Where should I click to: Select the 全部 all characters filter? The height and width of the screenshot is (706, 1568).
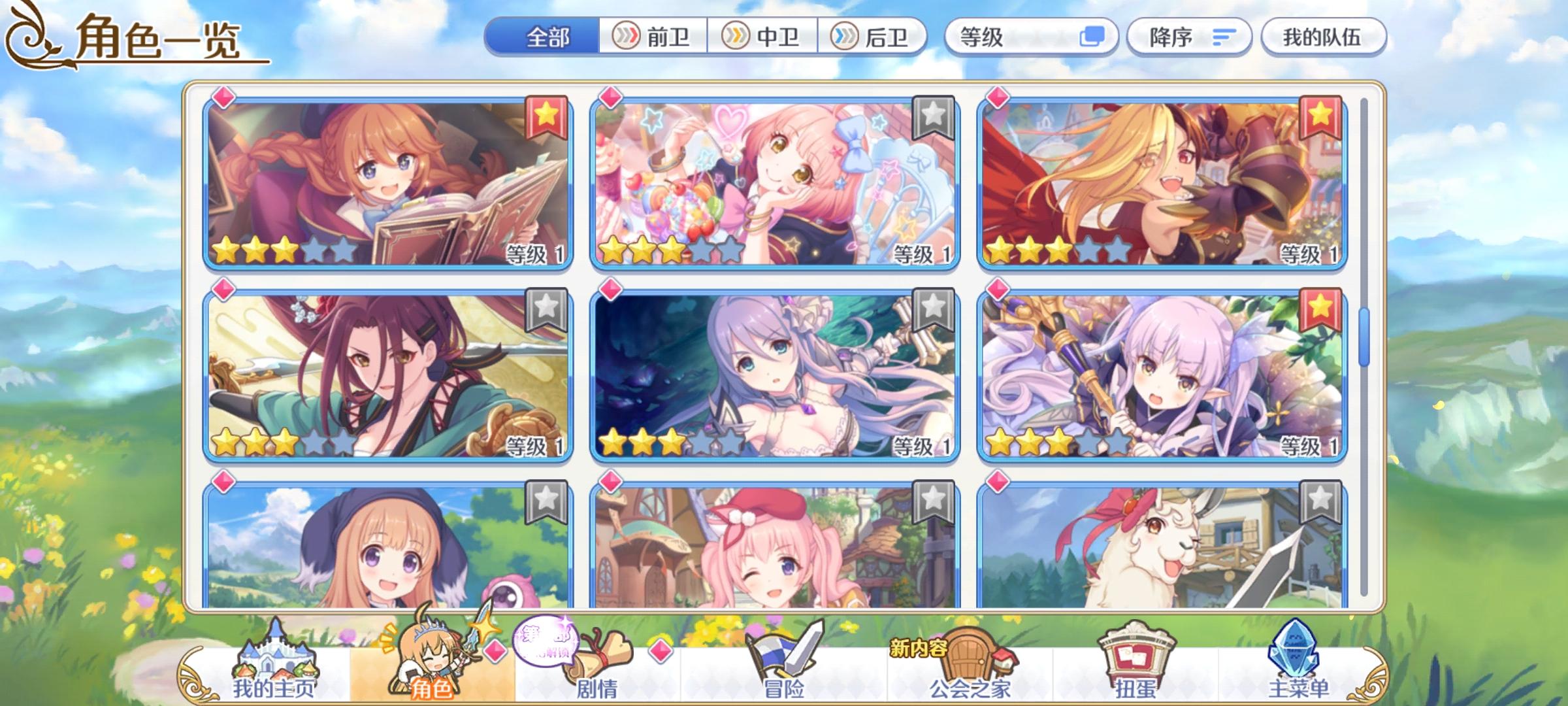[x=550, y=37]
